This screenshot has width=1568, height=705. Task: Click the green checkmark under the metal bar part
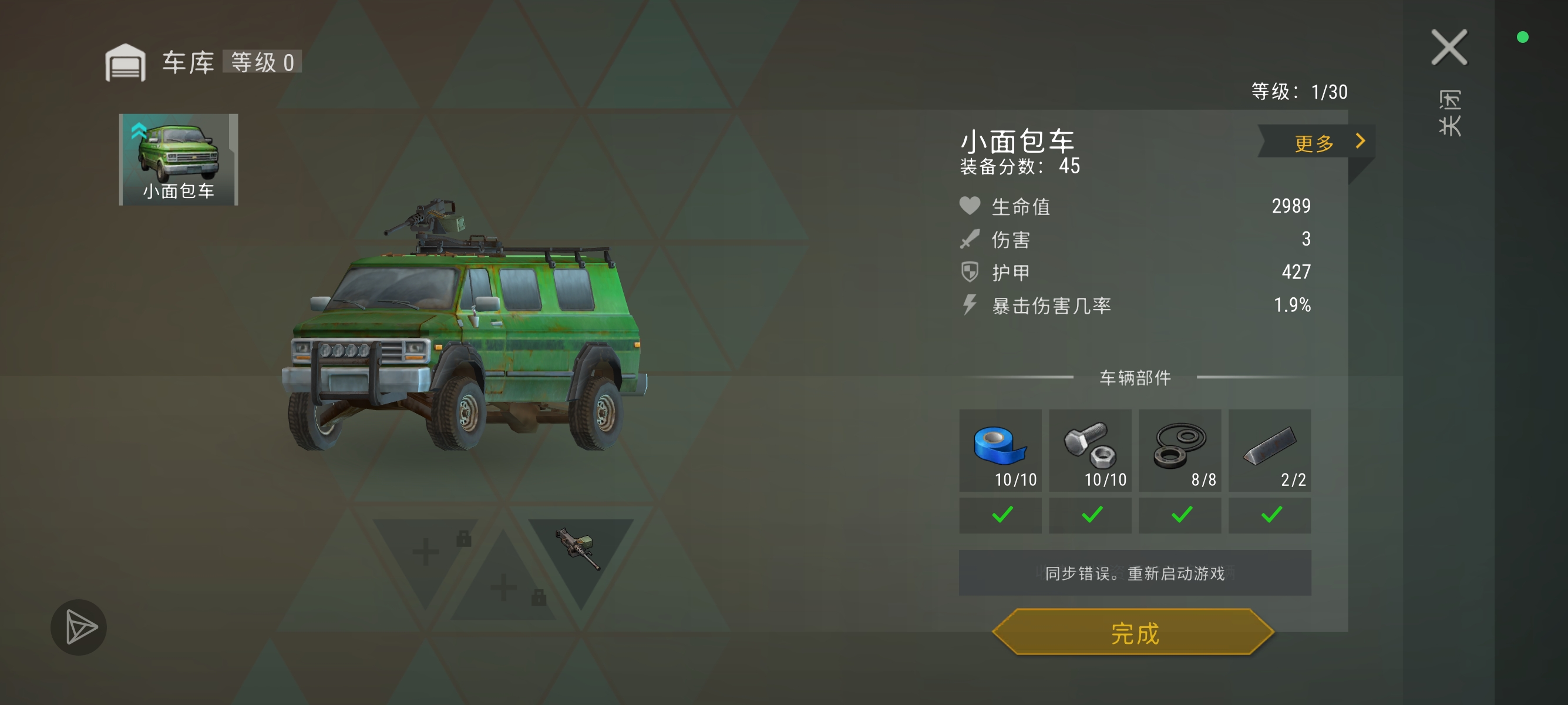1270,515
